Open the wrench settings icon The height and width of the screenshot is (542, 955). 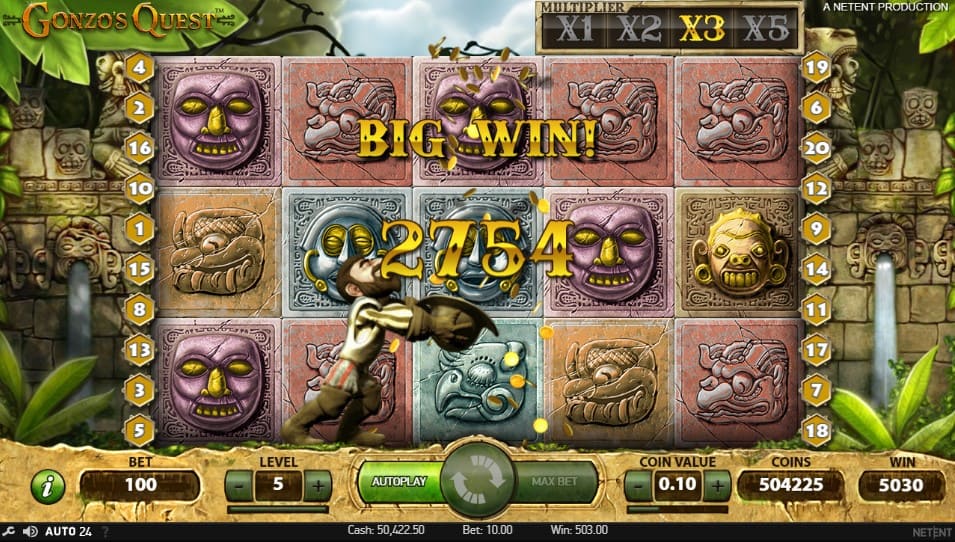click(8, 531)
